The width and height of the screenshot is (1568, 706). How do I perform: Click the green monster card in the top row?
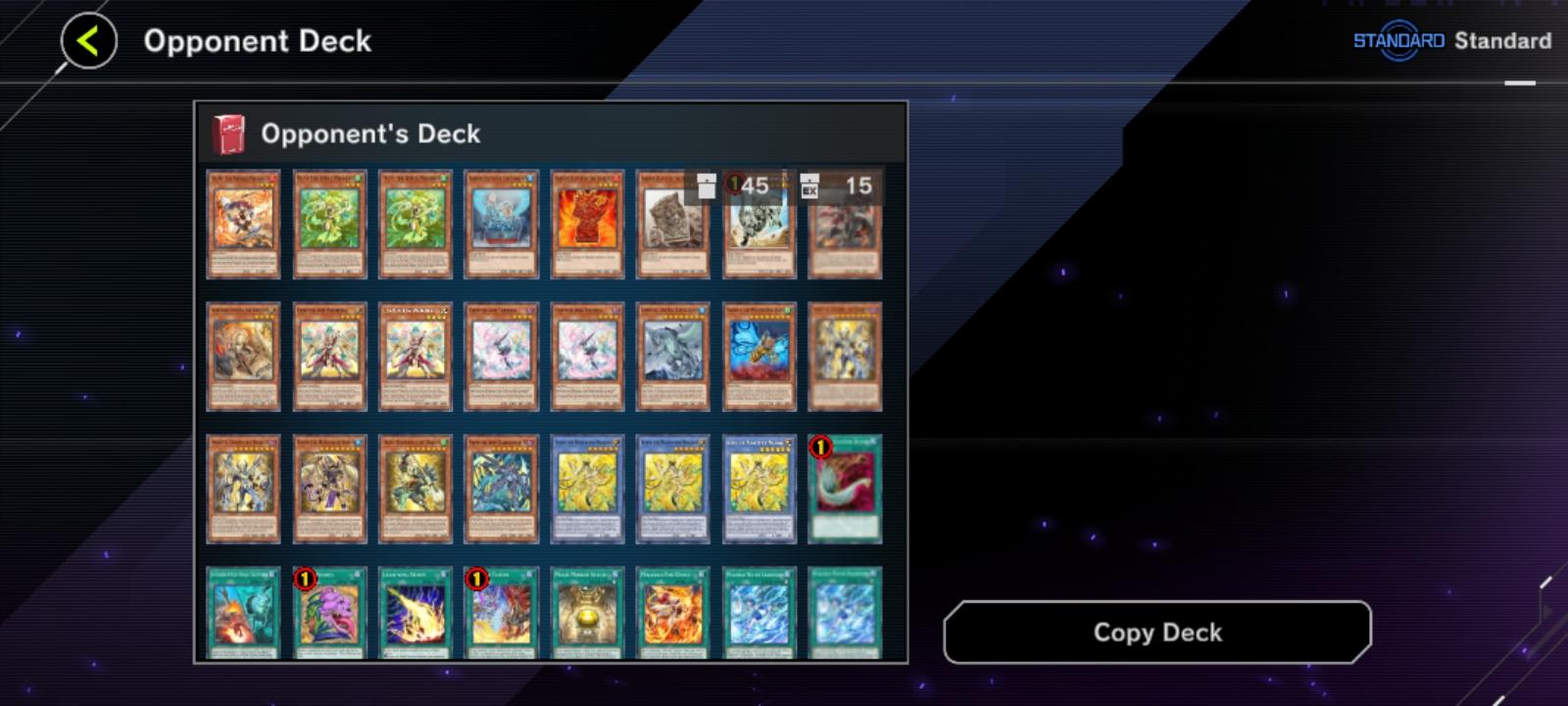pyautogui.click(x=329, y=224)
